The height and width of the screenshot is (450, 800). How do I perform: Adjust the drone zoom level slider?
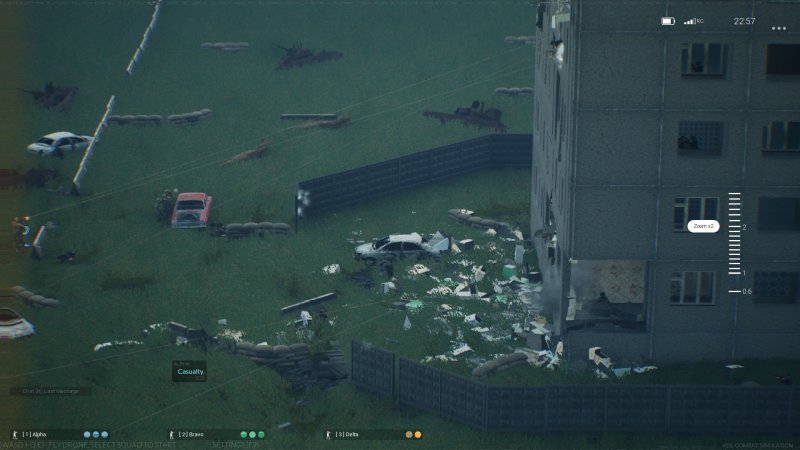pos(734,243)
